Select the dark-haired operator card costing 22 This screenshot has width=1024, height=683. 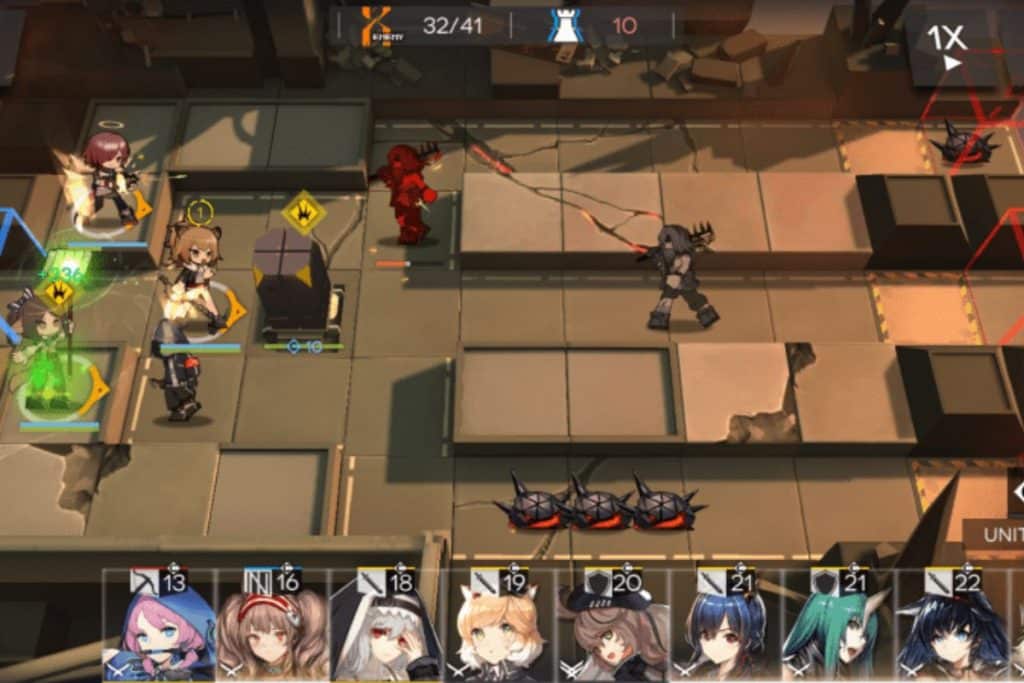(952, 627)
